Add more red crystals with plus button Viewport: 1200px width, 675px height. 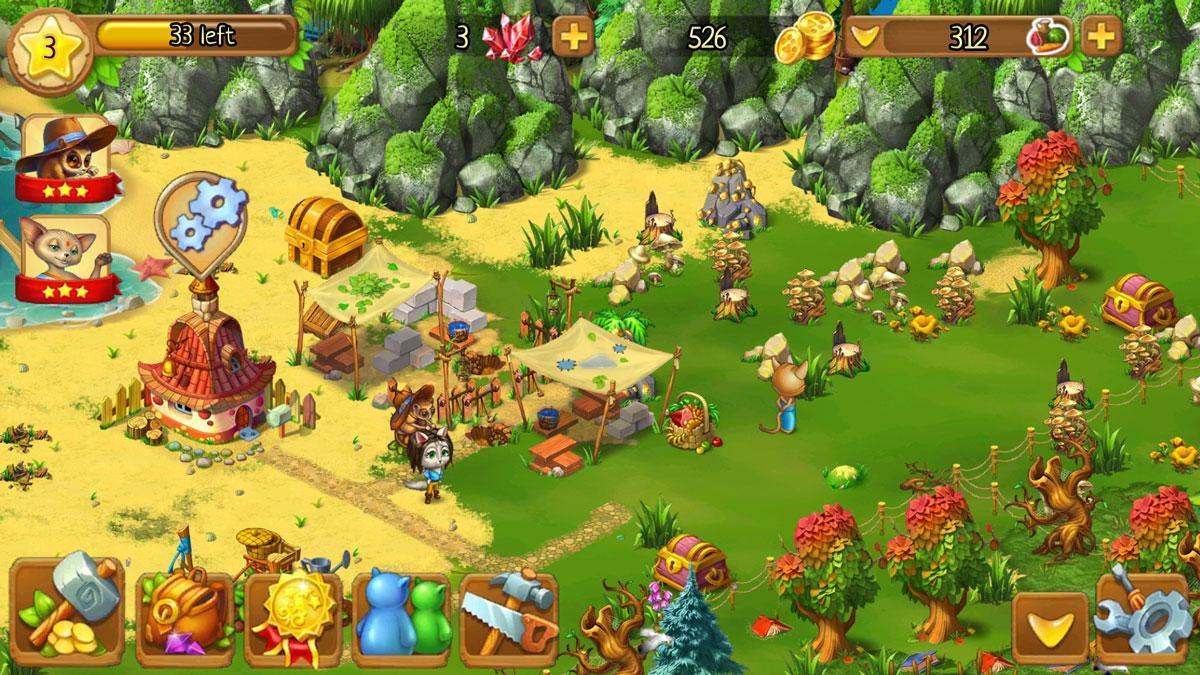click(x=572, y=38)
